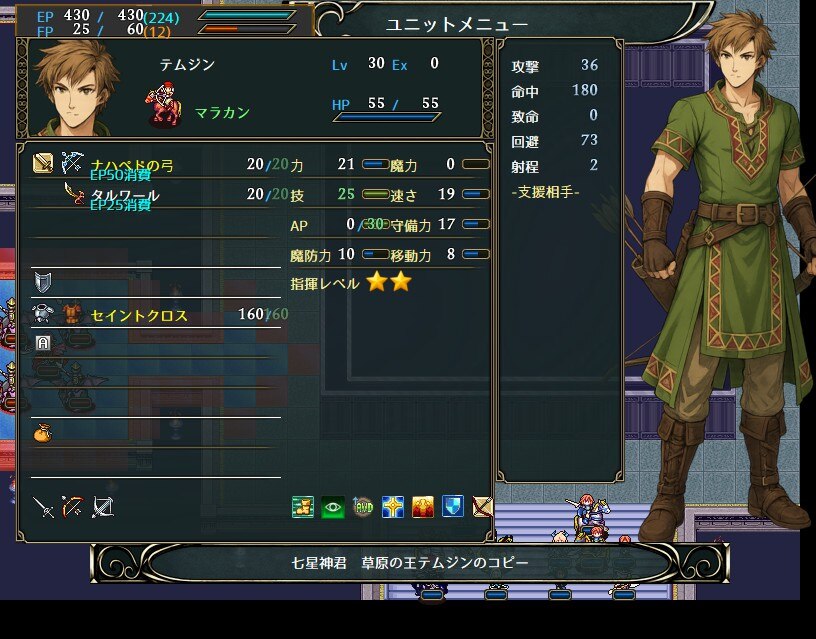Click the shield category icon
The width and height of the screenshot is (816, 639).
pyautogui.click(x=43, y=281)
